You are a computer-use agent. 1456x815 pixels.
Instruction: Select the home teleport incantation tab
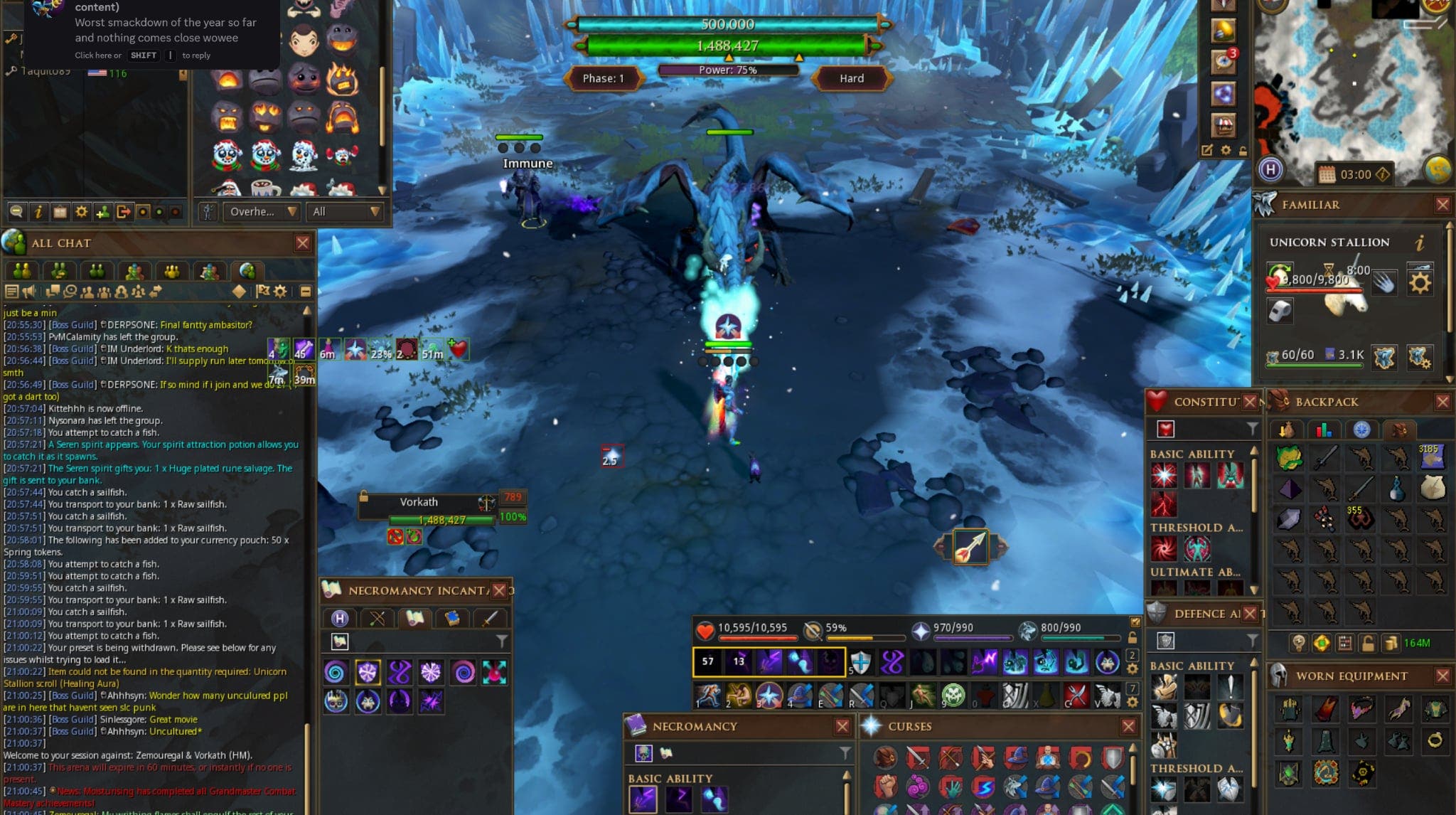coord(340,618)
